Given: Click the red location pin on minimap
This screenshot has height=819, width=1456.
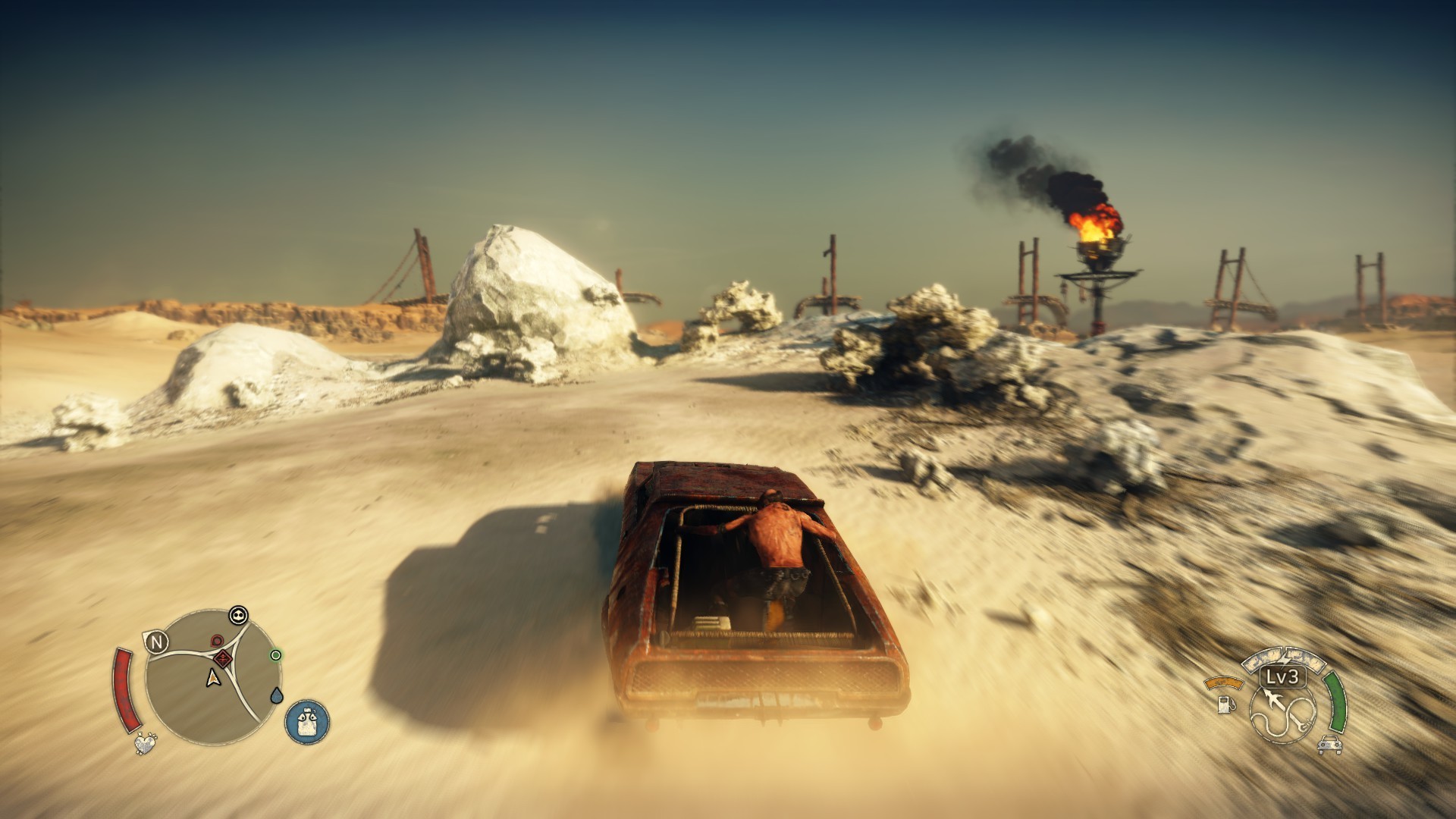Looking at the screenshot, I should 216,642.
